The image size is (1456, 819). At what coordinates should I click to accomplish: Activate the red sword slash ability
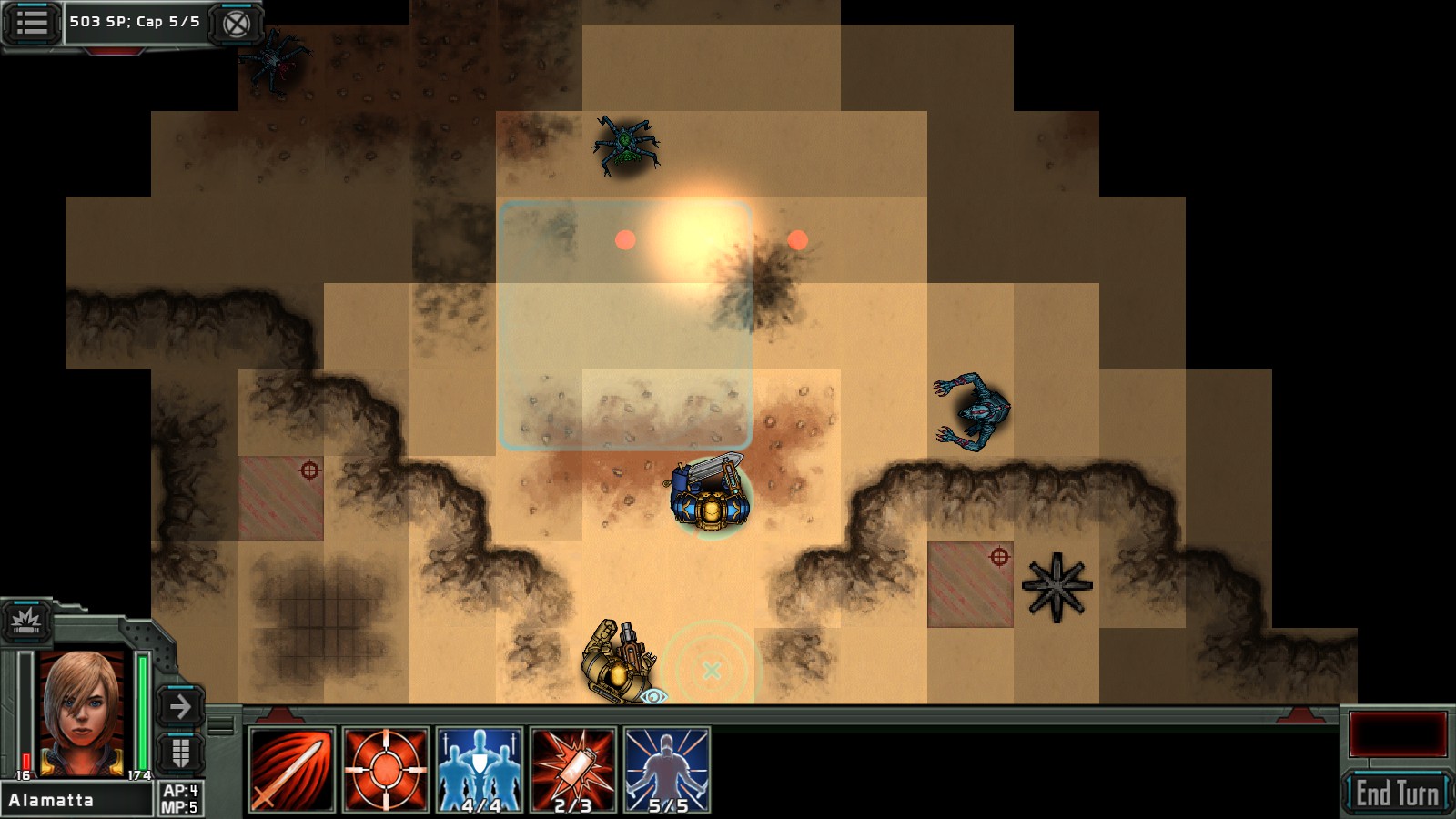point(292,770)
